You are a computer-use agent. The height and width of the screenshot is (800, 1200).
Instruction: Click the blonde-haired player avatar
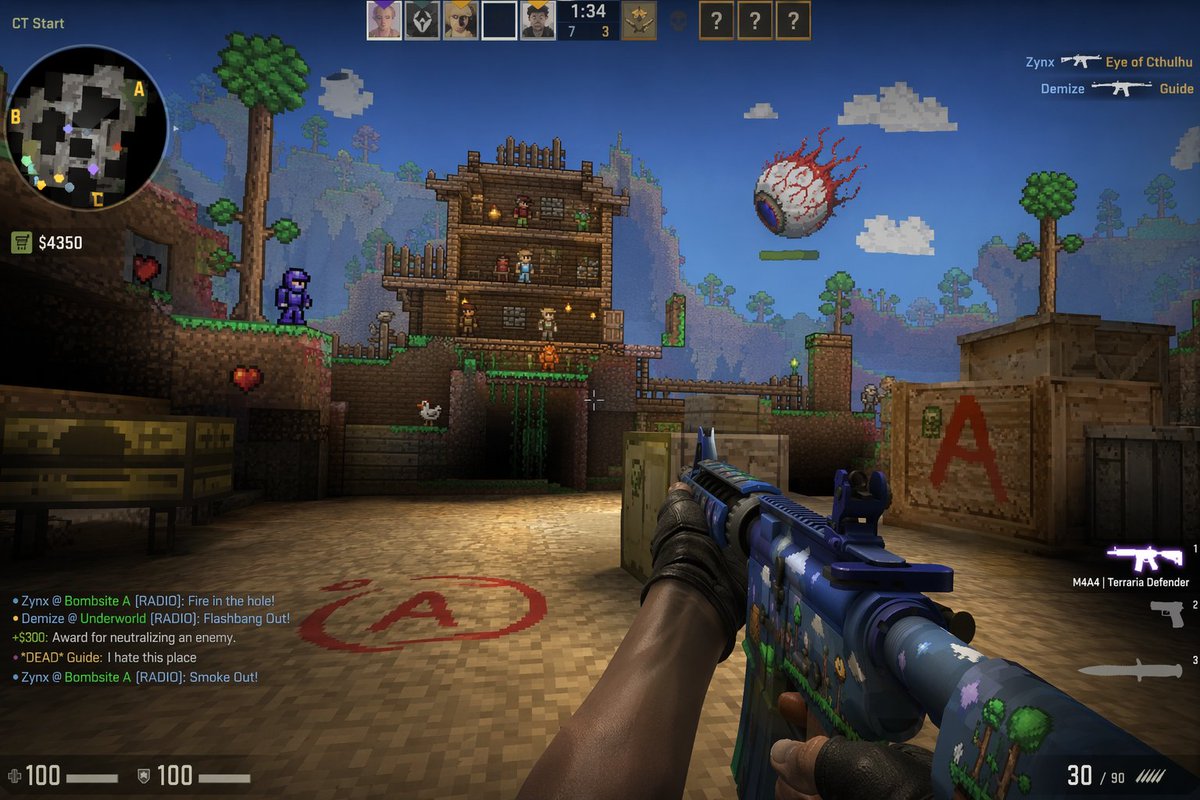click(461, 20)
